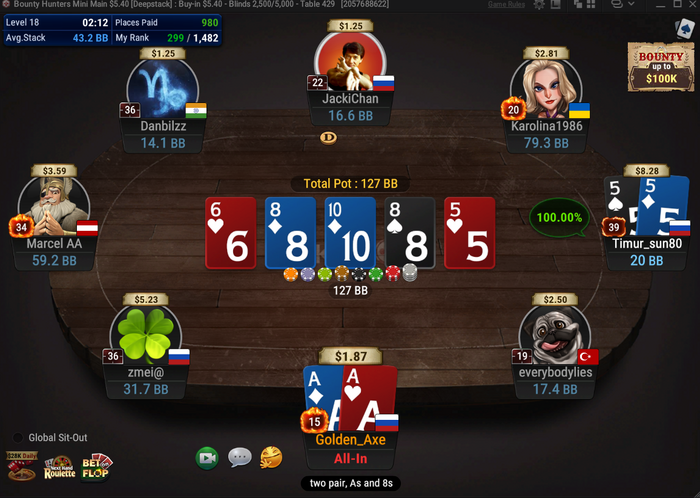Toggle the Global Sit-Out checkbox

(17, 437)
